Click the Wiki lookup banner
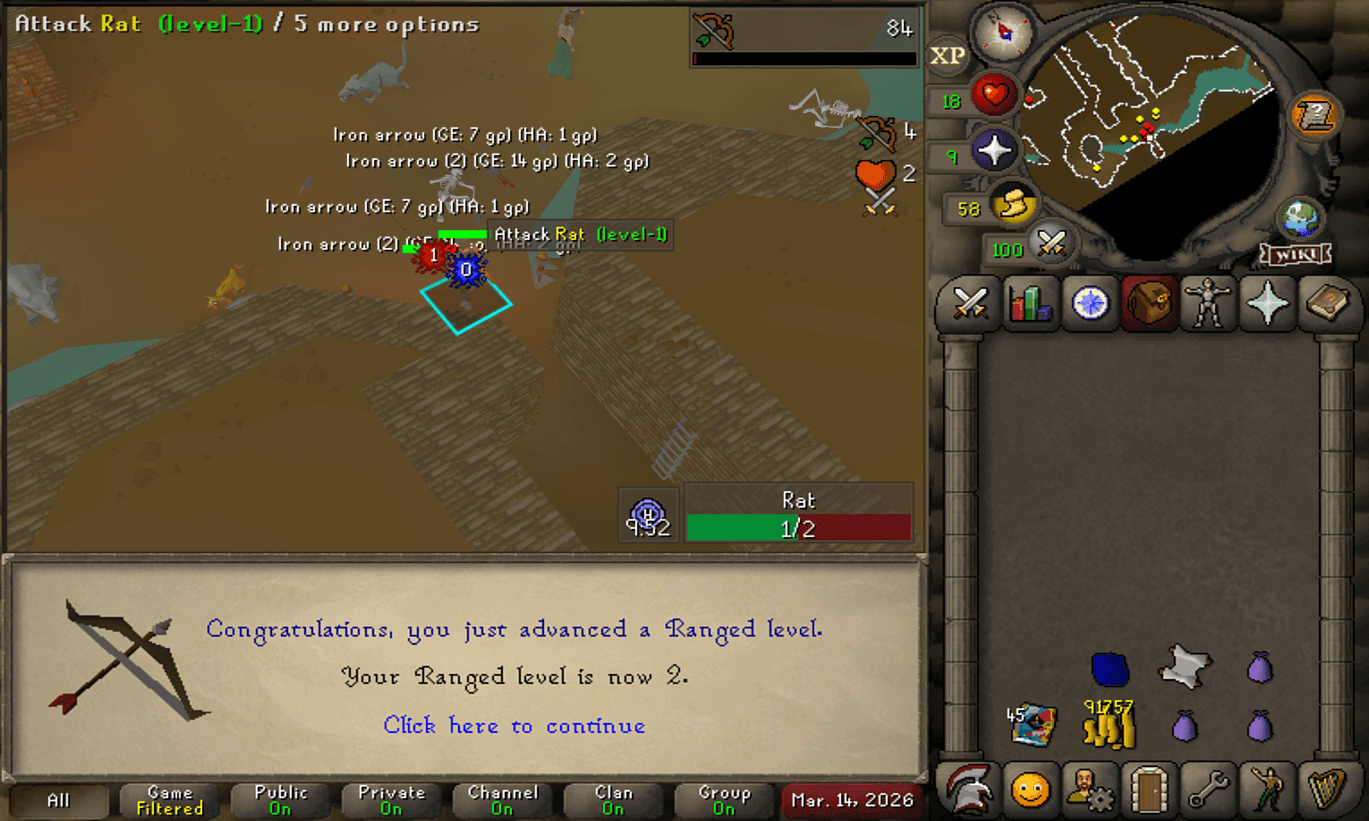 coord(1296,254)
